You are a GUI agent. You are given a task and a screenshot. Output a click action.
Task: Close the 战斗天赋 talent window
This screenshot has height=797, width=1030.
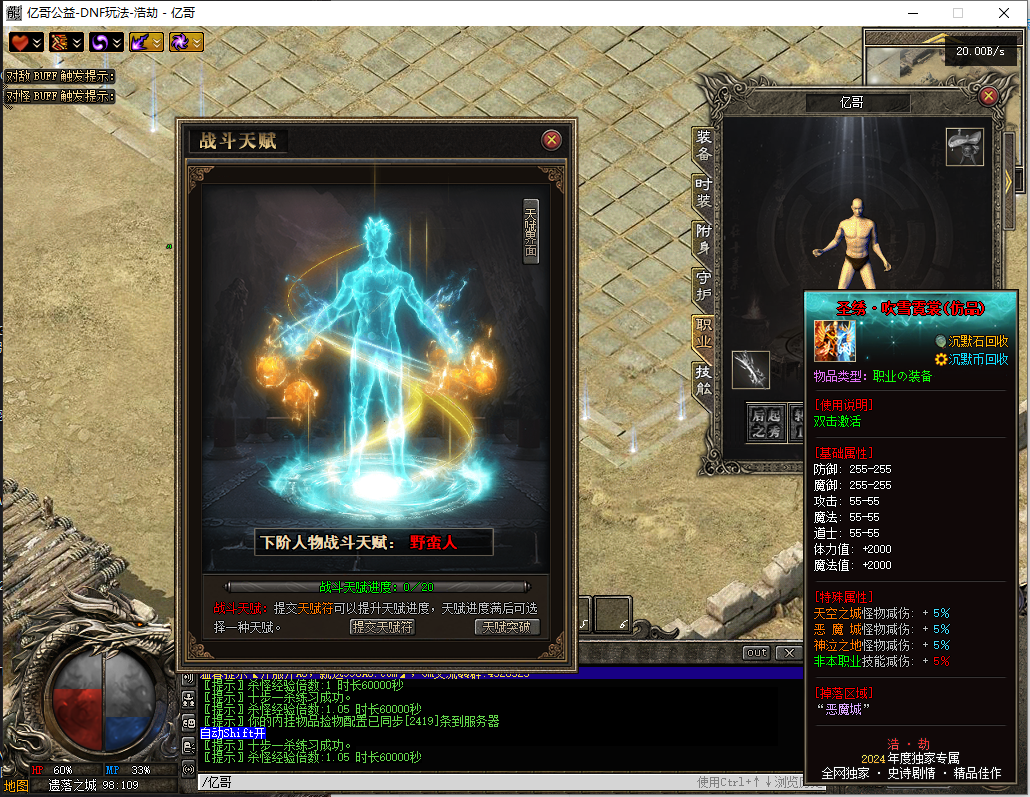[x=551, y=141]
